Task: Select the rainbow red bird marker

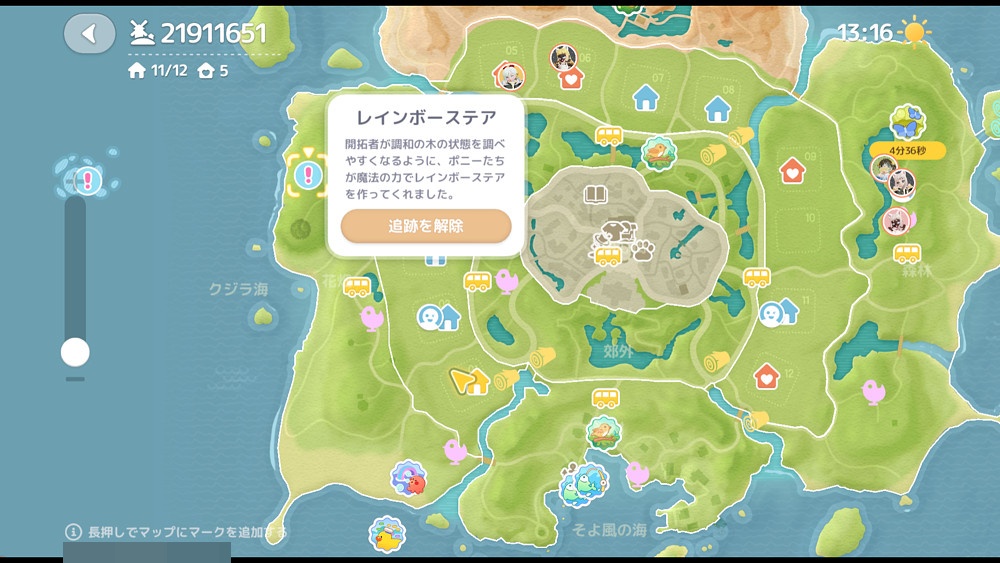Action: 408,478
